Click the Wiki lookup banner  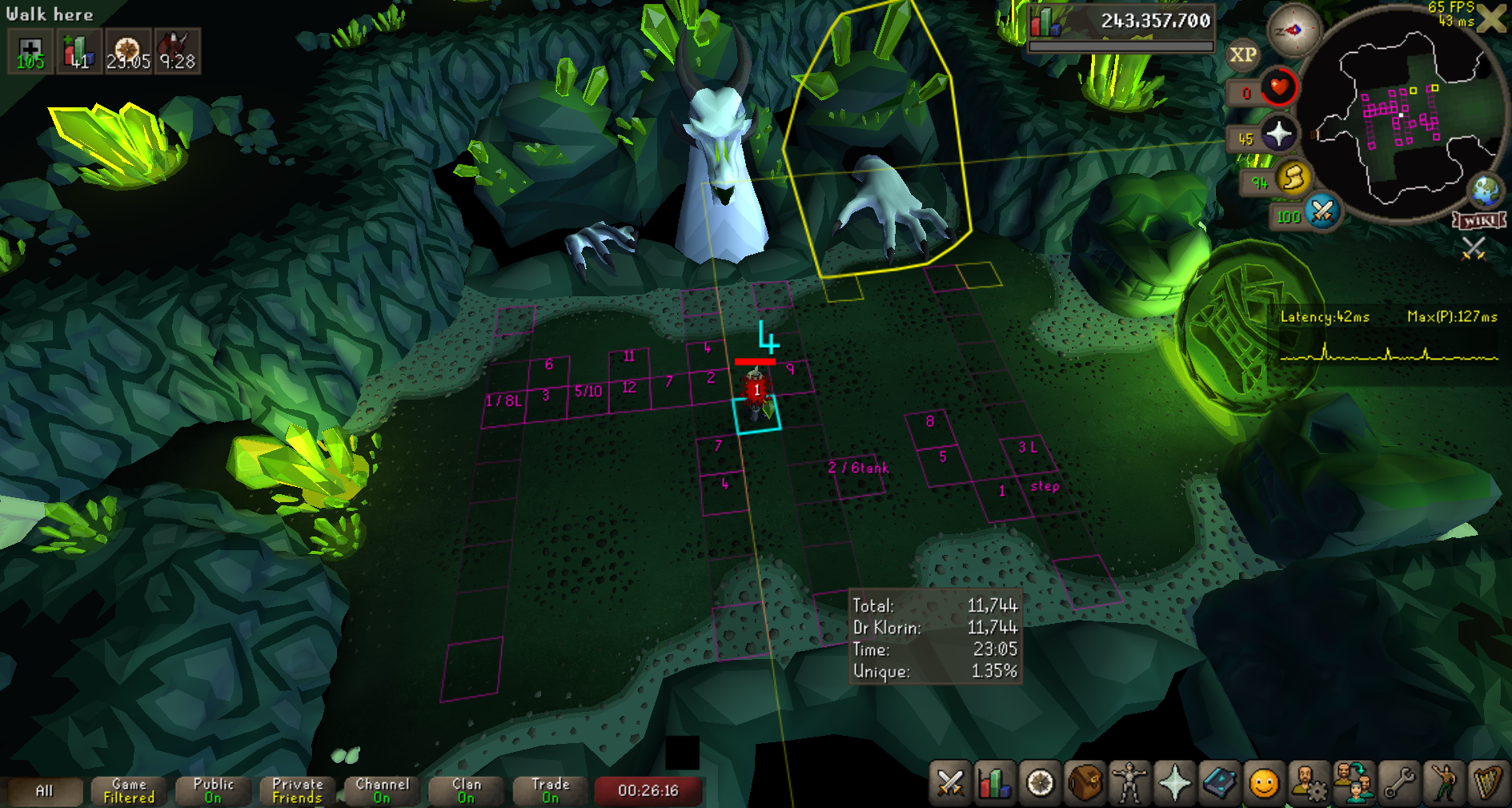point(1479,220)
